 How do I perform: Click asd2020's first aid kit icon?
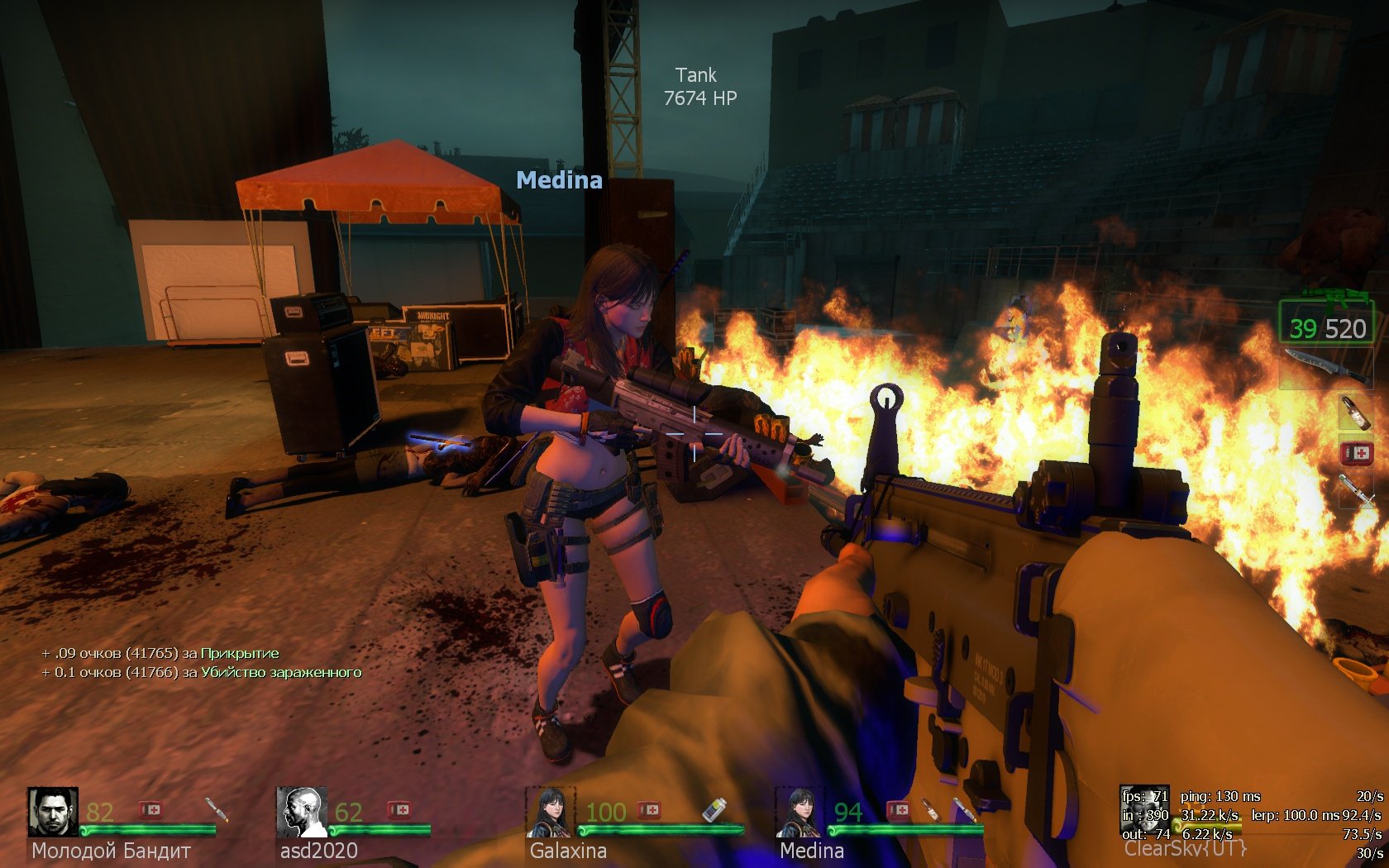(399, 809)
